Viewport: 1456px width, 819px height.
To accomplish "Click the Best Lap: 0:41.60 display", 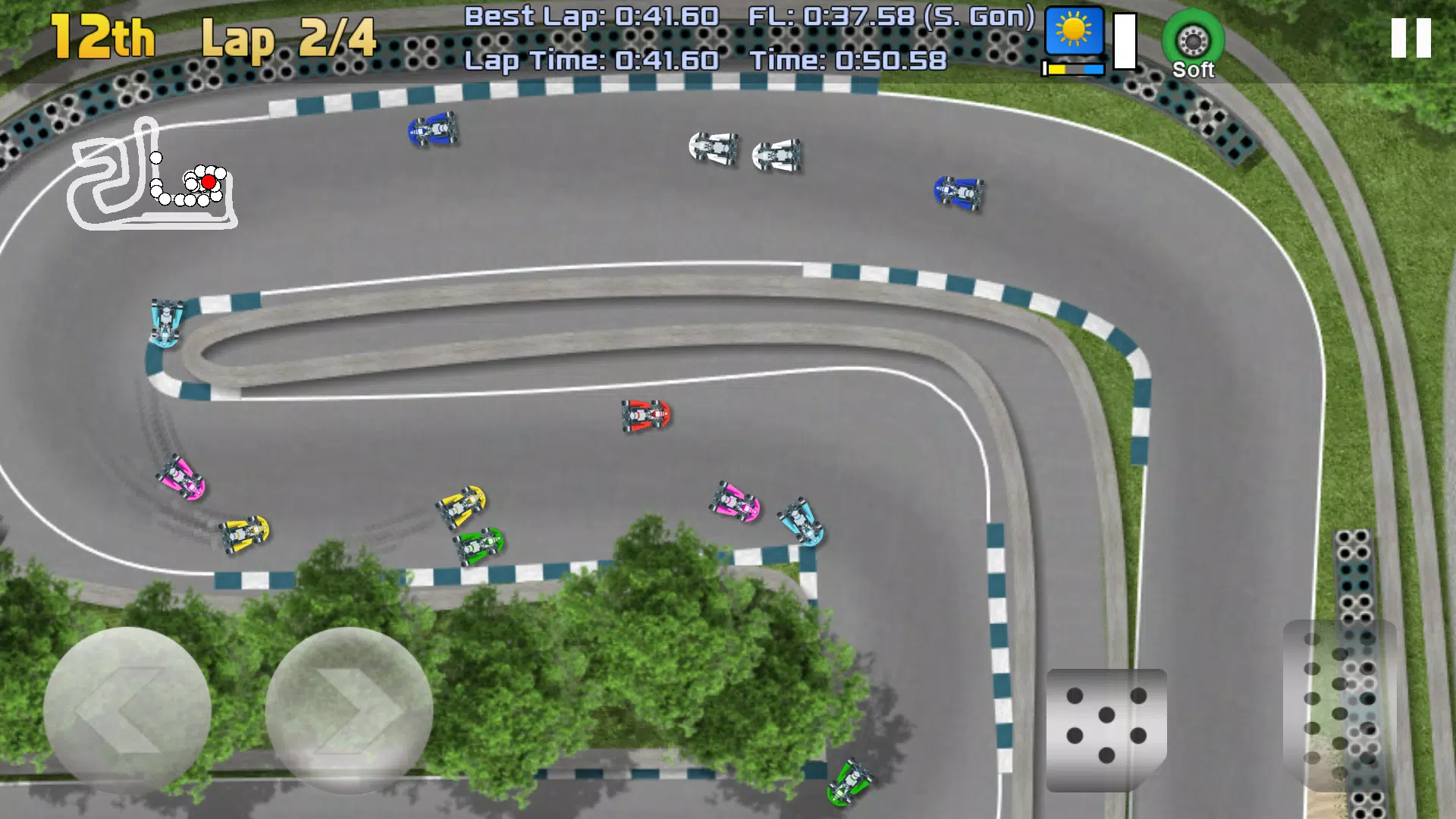I will point(591,15).
